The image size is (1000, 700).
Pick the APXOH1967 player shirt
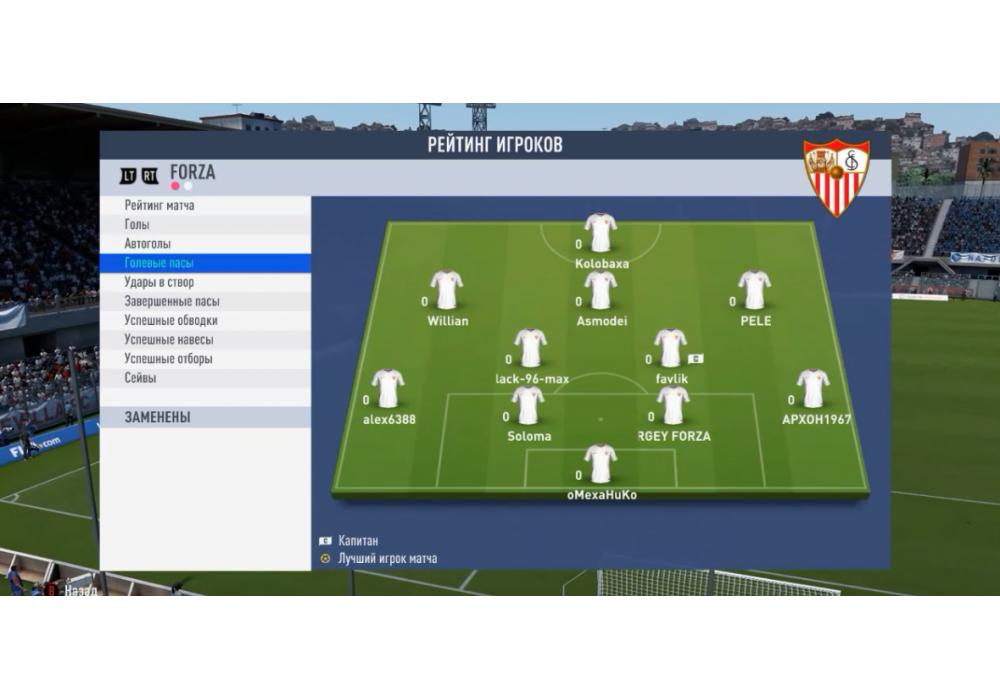click(x=813, y=390)
